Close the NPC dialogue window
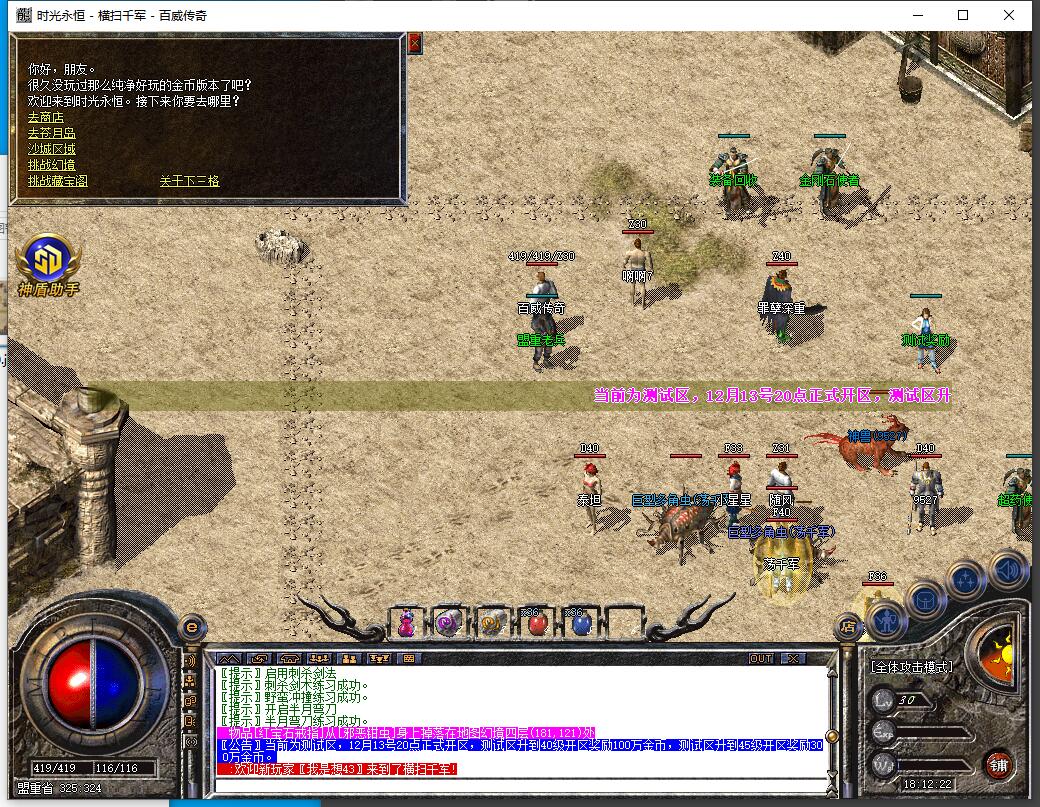The width and height of the screenshot is (1040, 807). 414,42
